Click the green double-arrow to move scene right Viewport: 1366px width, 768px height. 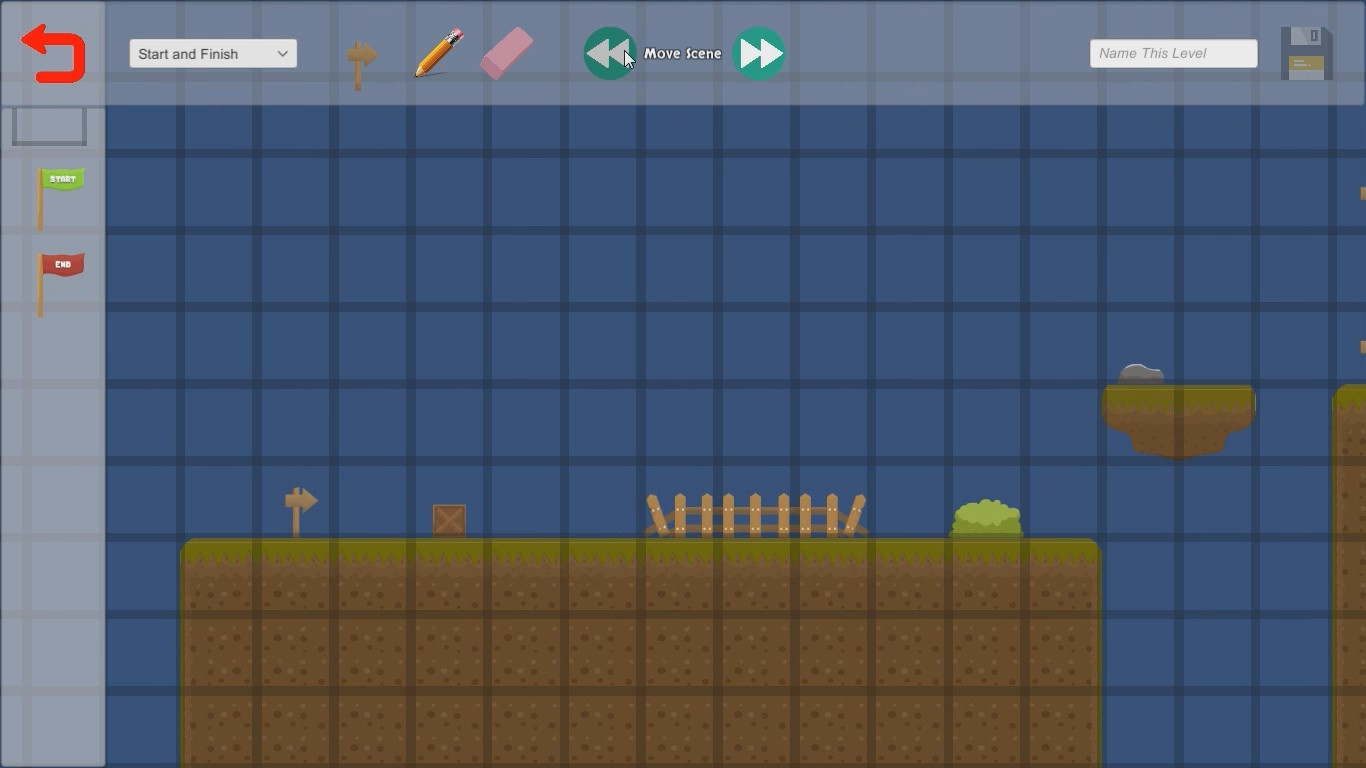(760, 52)
